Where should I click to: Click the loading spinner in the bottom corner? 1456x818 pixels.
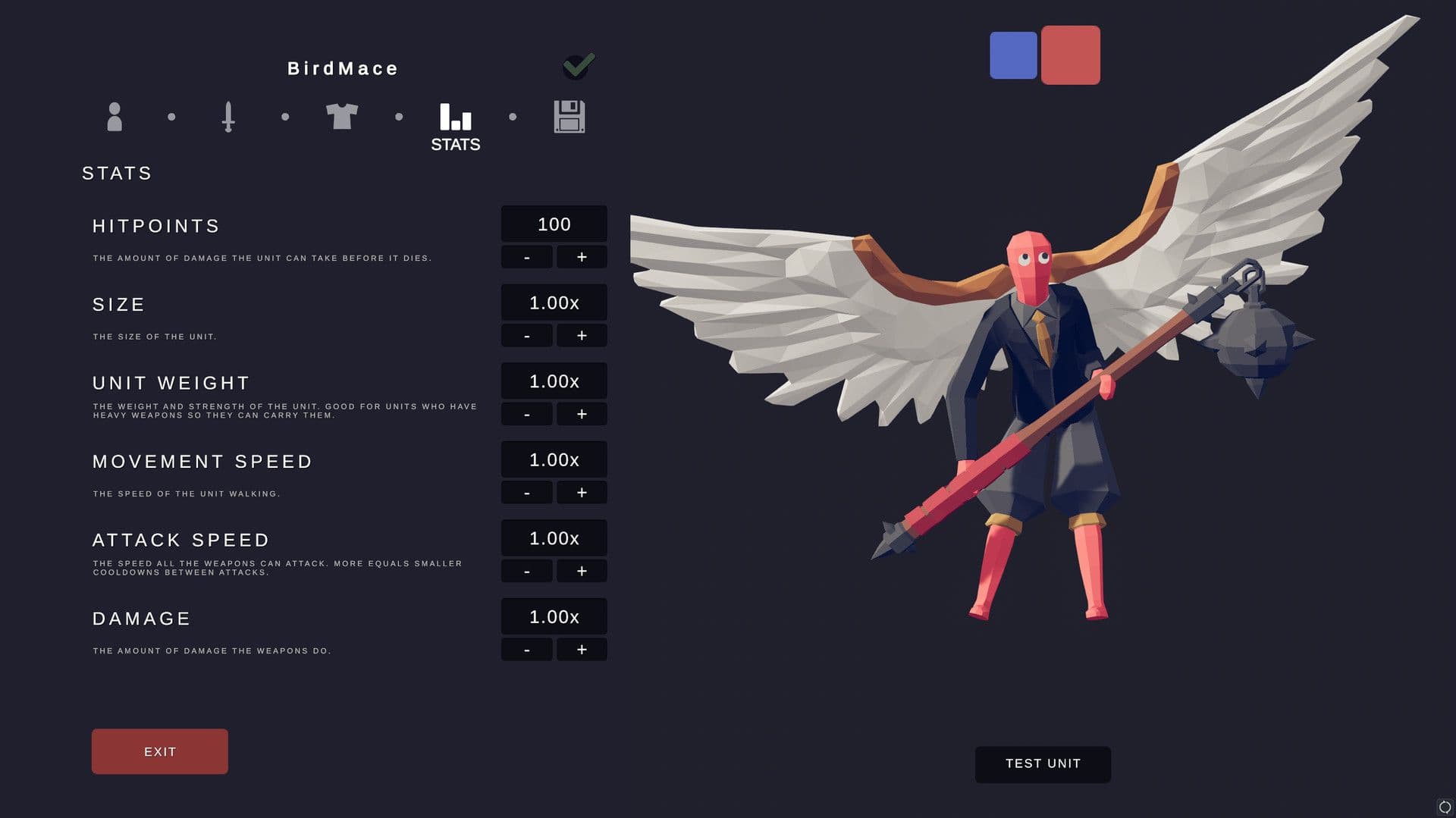coord(1443,806)
